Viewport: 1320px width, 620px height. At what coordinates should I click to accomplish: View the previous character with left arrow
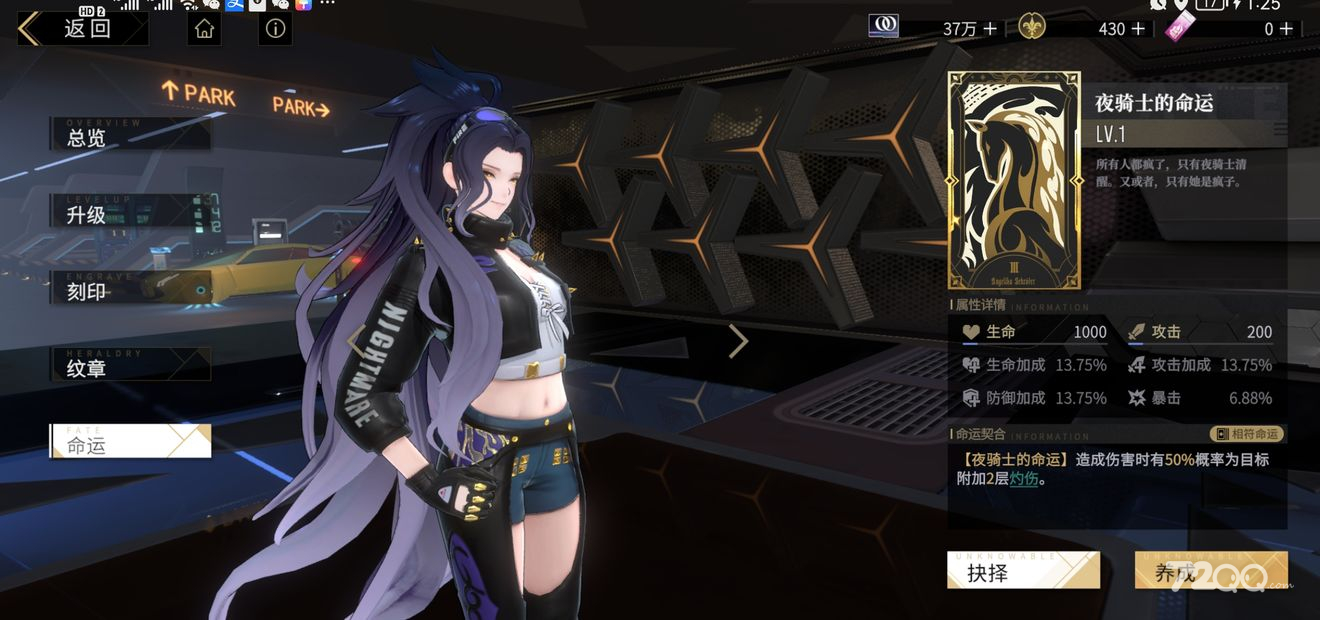[x=355, y=341]
